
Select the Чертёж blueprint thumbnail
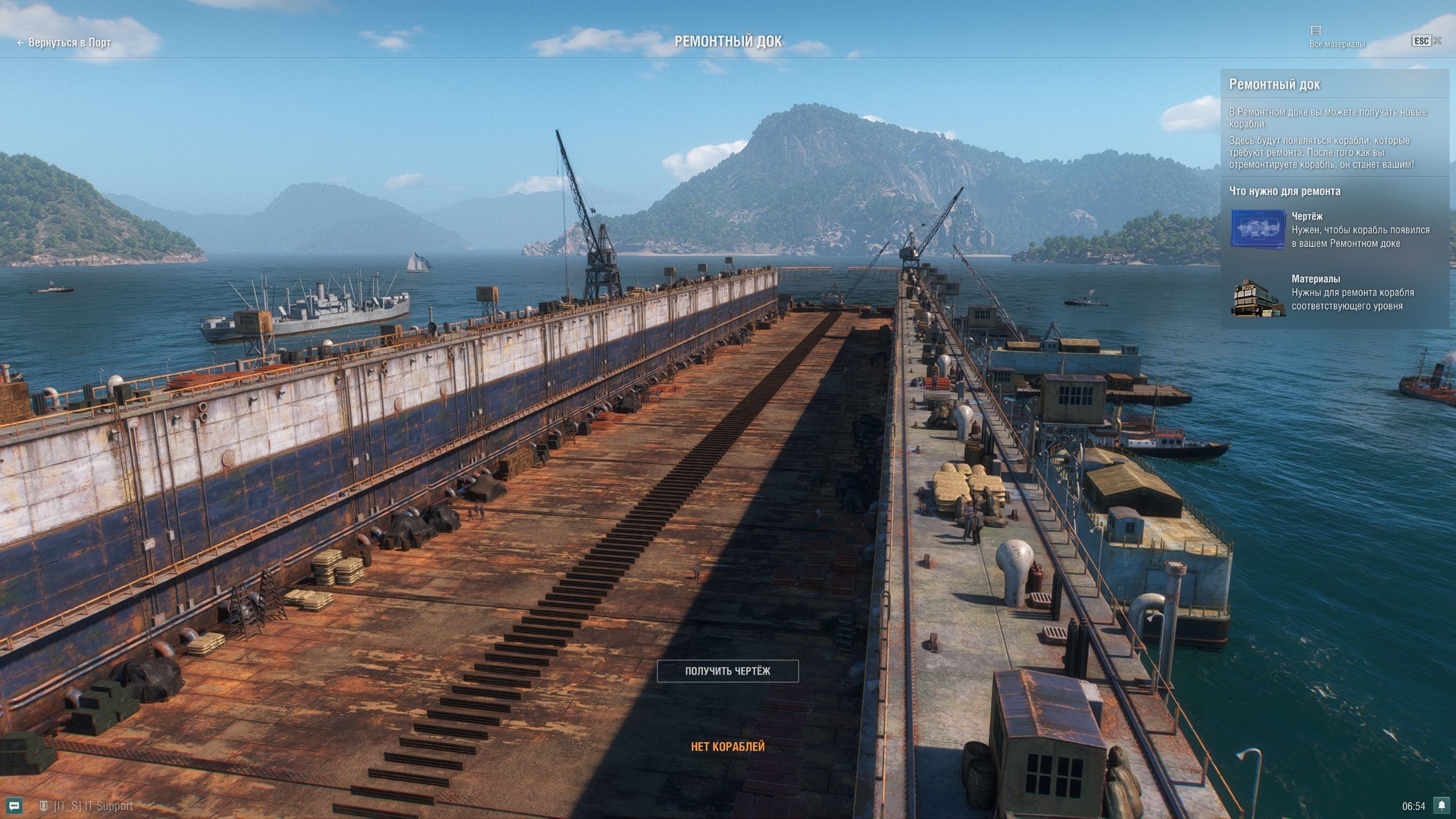click(1258, 229)
